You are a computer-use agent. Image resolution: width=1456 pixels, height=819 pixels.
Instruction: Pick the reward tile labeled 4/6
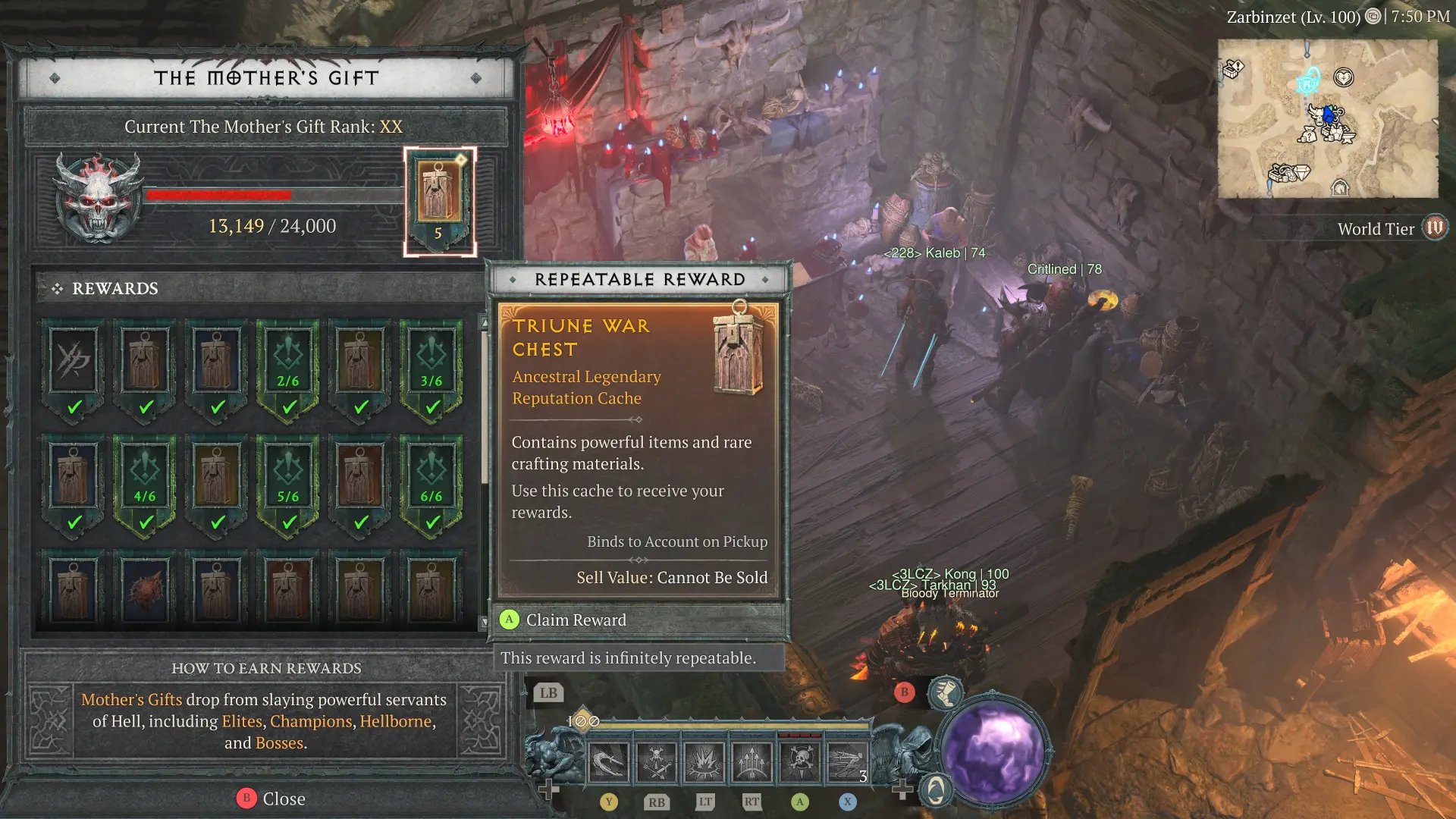145,477
